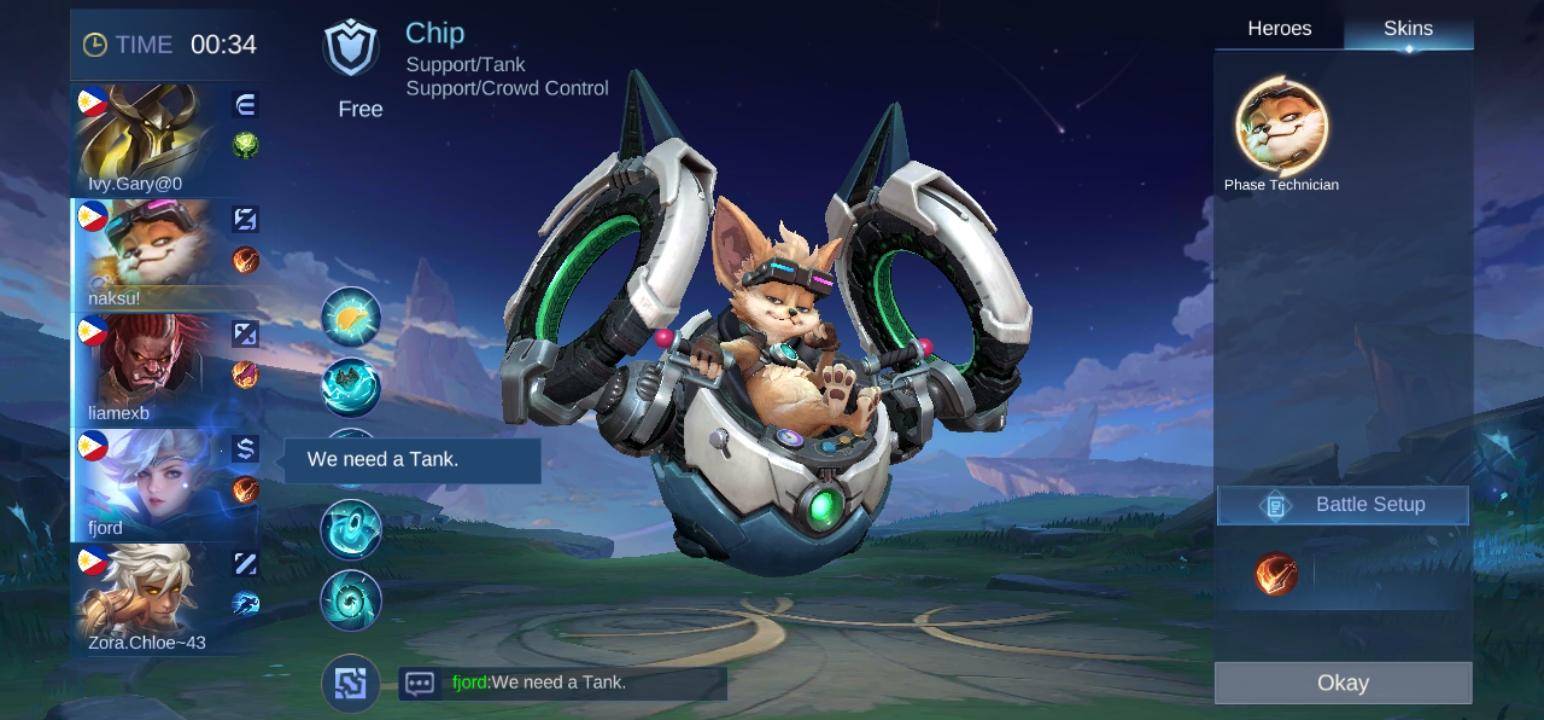Open the Battle Setup panel

tap(1342, 505)
